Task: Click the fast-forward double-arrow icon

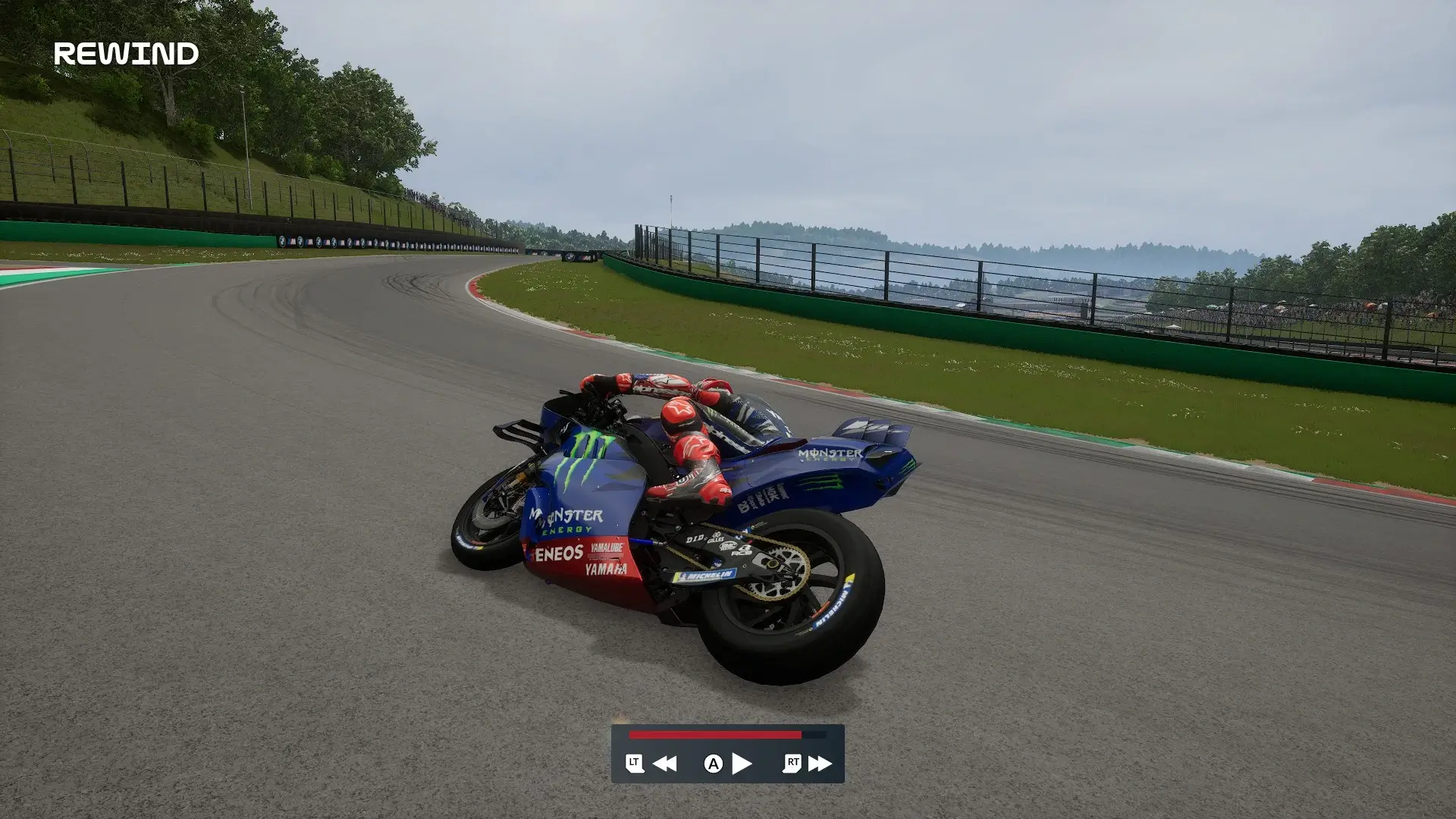Action: click(x=820, y=764)
